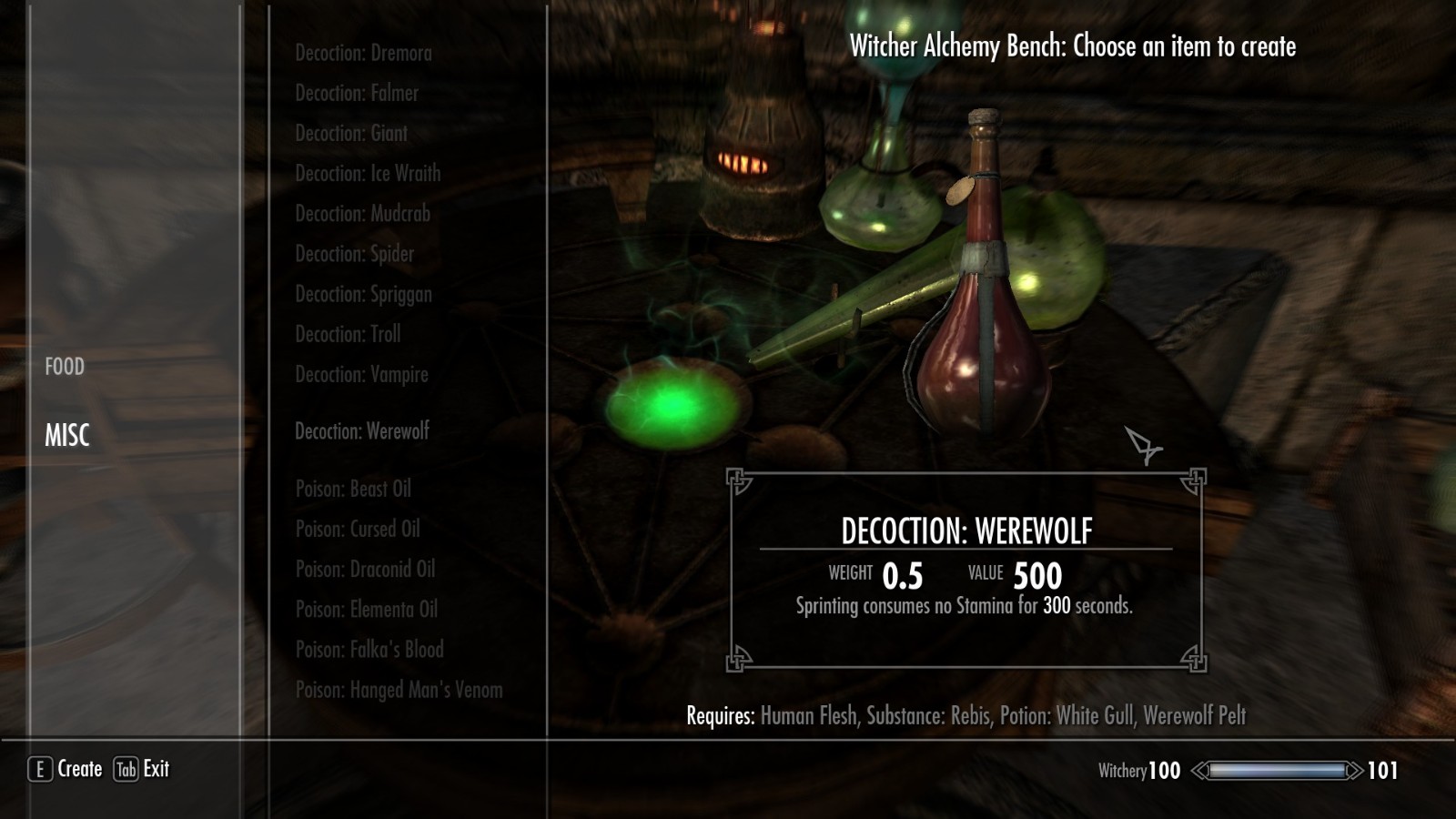The height and width of the screenshot is (819, 1456).
Task: Choose Decoction: Ice Wraith
Action: (368, 174)
